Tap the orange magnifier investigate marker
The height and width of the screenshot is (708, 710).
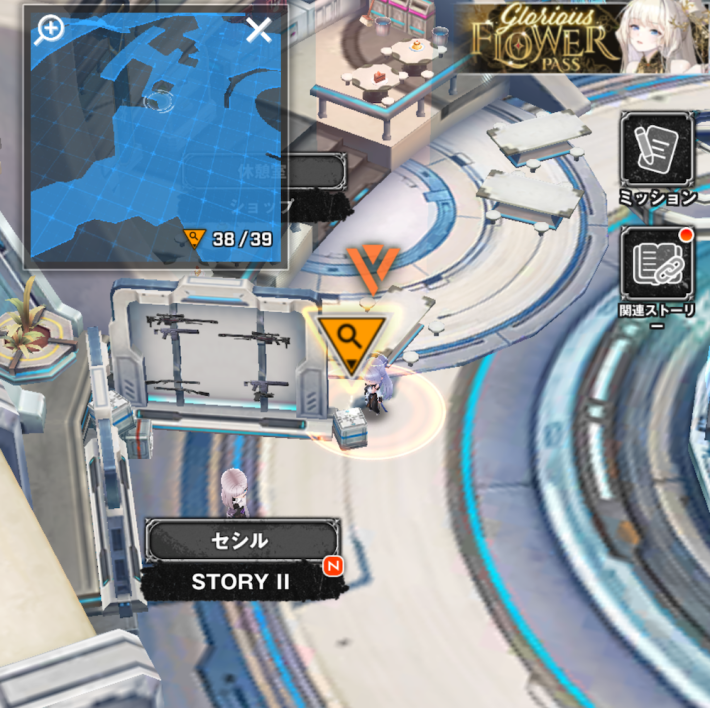coord(349,339)
